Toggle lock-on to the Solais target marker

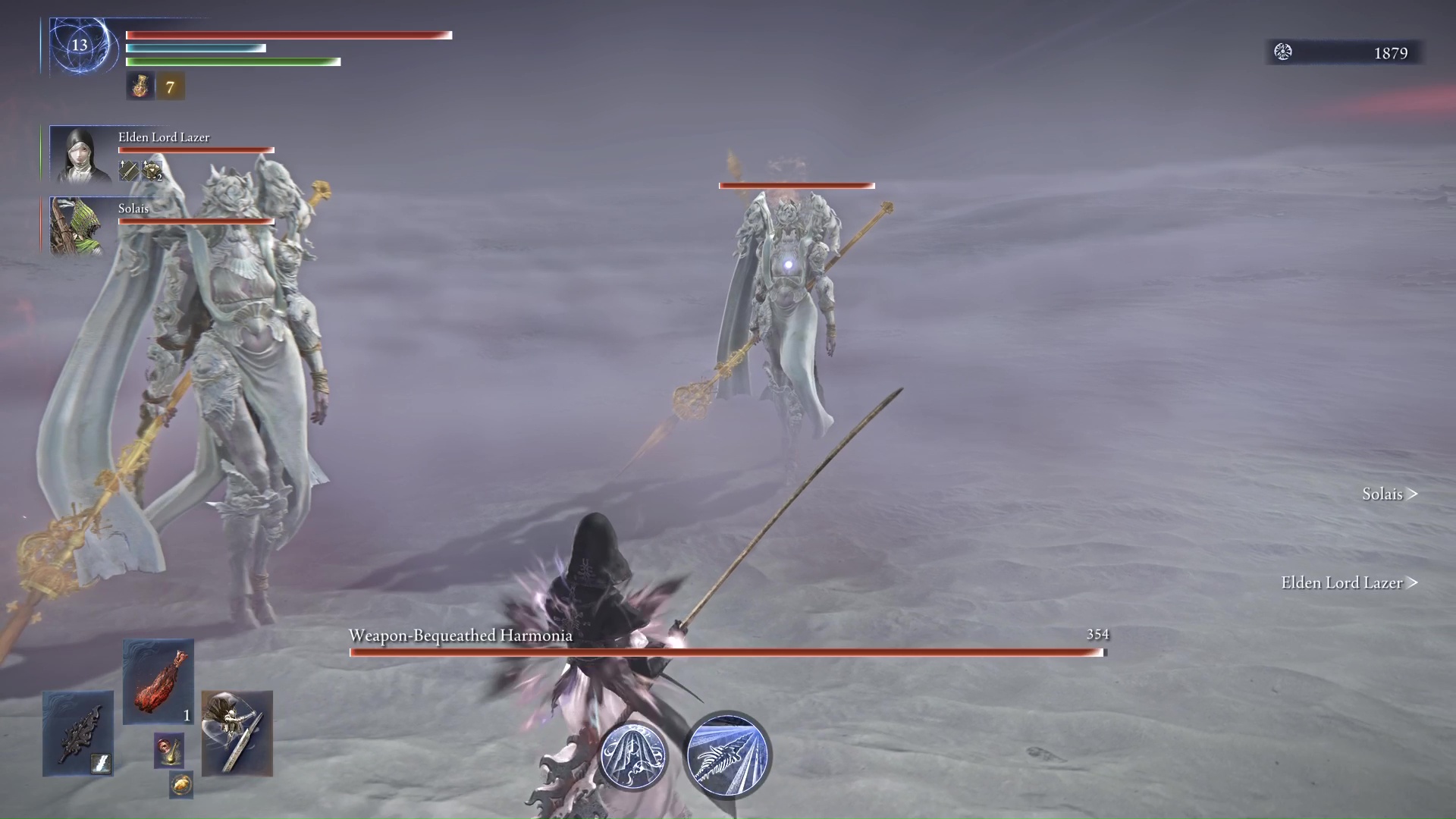[x=1389, y=494]
